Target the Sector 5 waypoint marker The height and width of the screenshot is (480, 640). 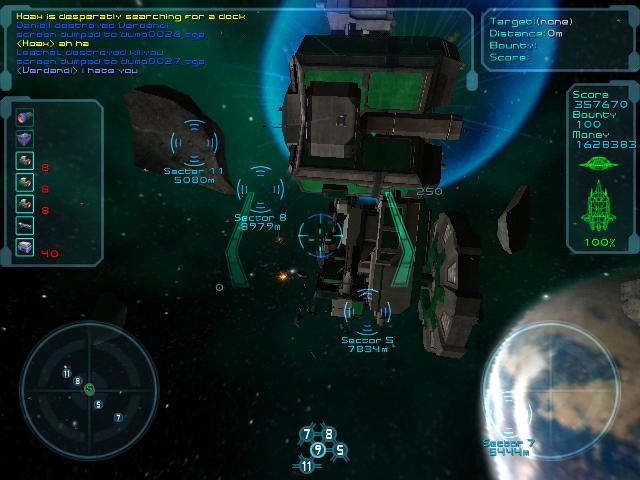pyautogui.click(x=368, y=311)
